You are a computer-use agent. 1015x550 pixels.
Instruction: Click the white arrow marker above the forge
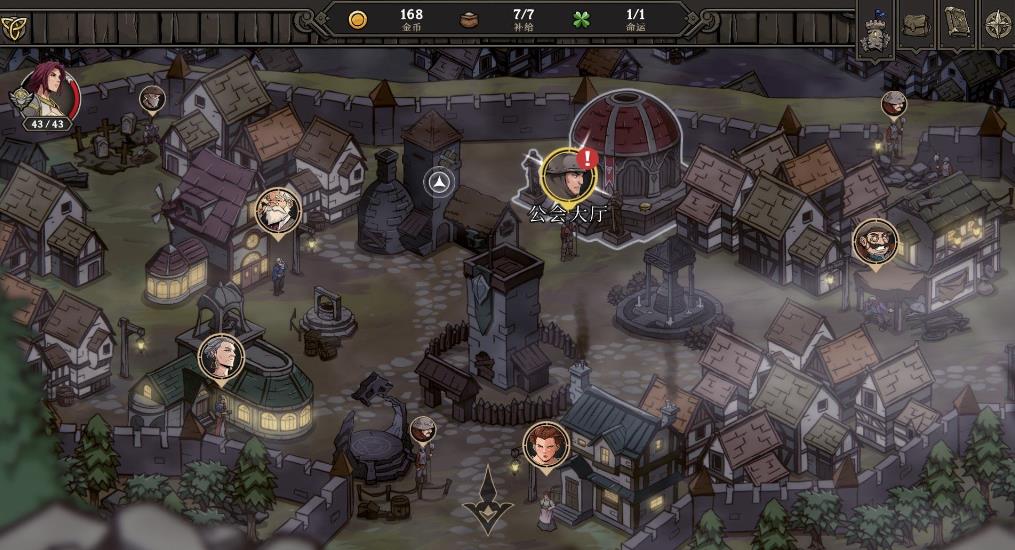click(x=440, y=182)
